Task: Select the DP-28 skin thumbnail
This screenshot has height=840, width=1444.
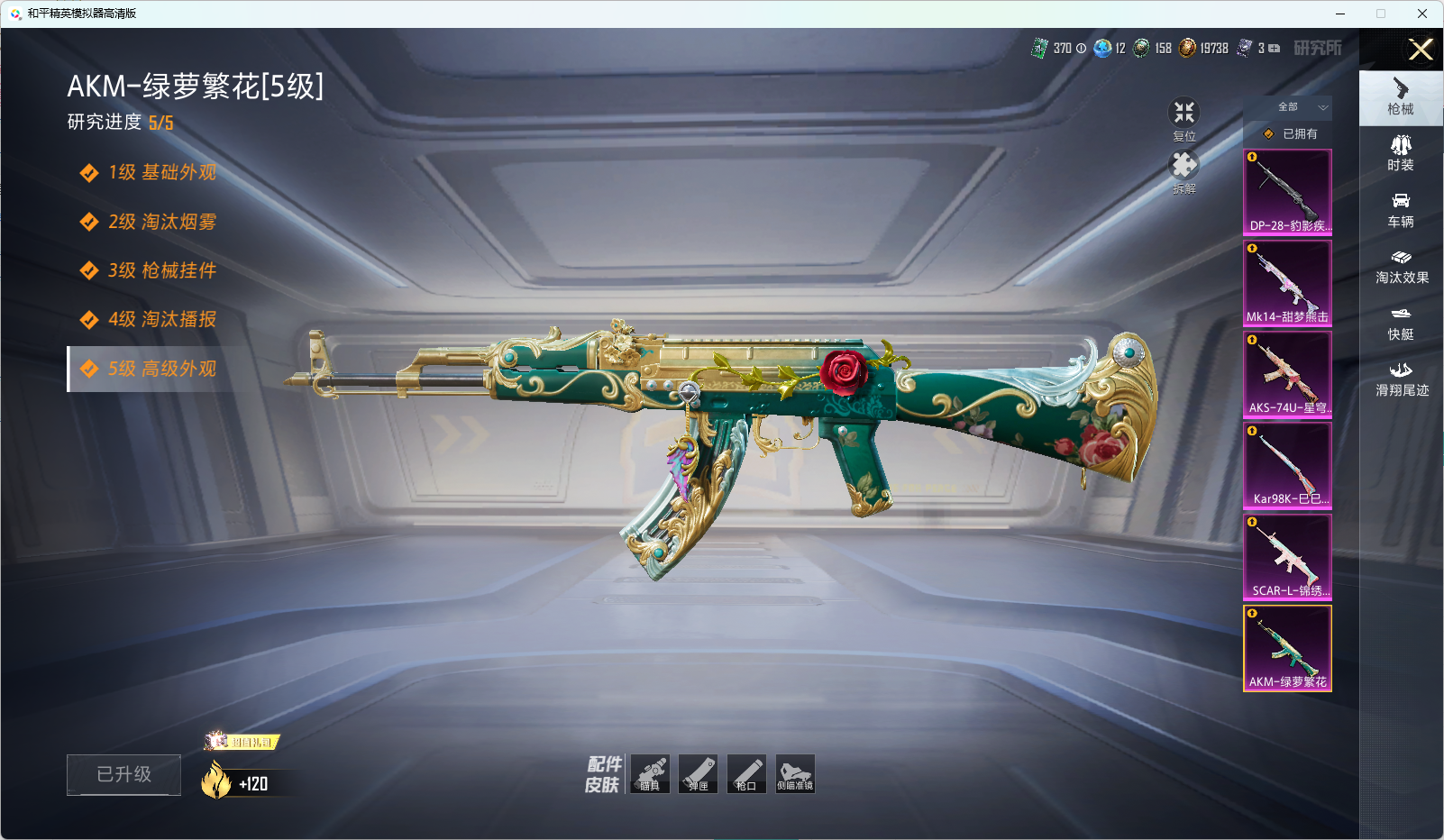Action: tap(1287, 192)
